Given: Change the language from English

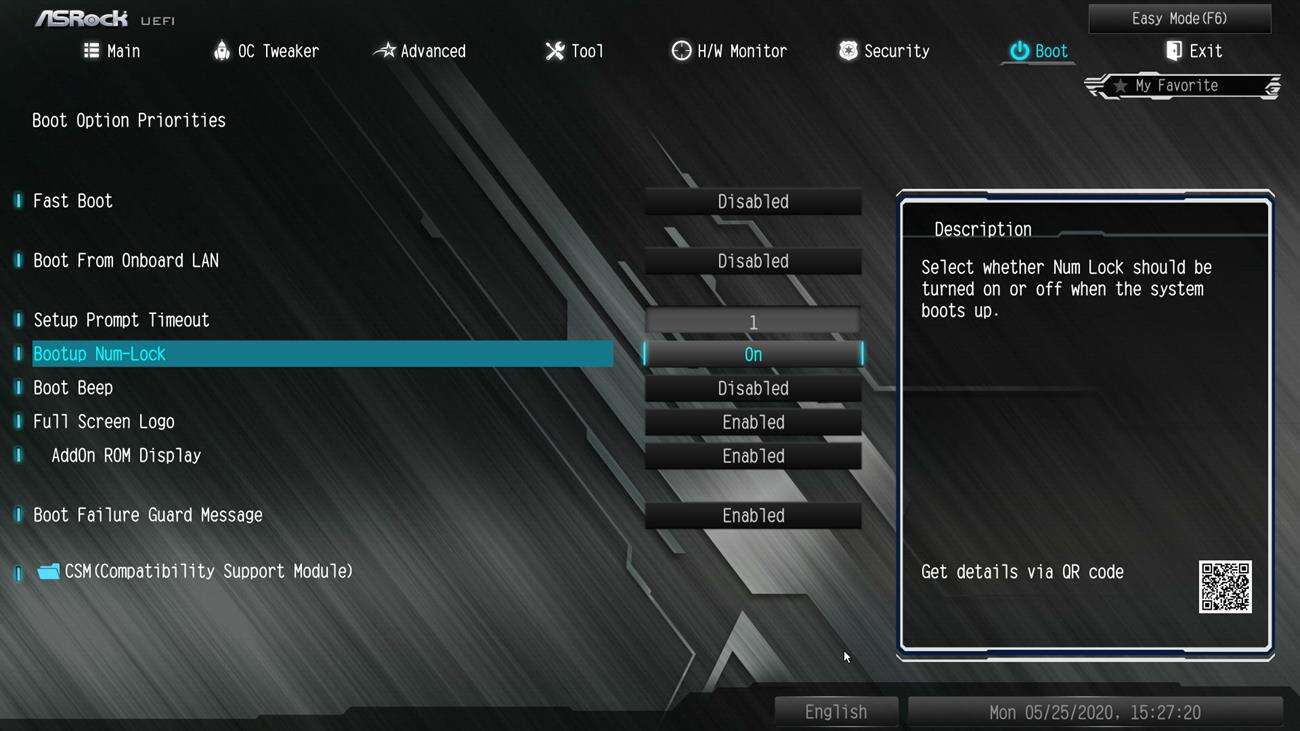Looking at the screenshot, I should (x=836, y=711).
